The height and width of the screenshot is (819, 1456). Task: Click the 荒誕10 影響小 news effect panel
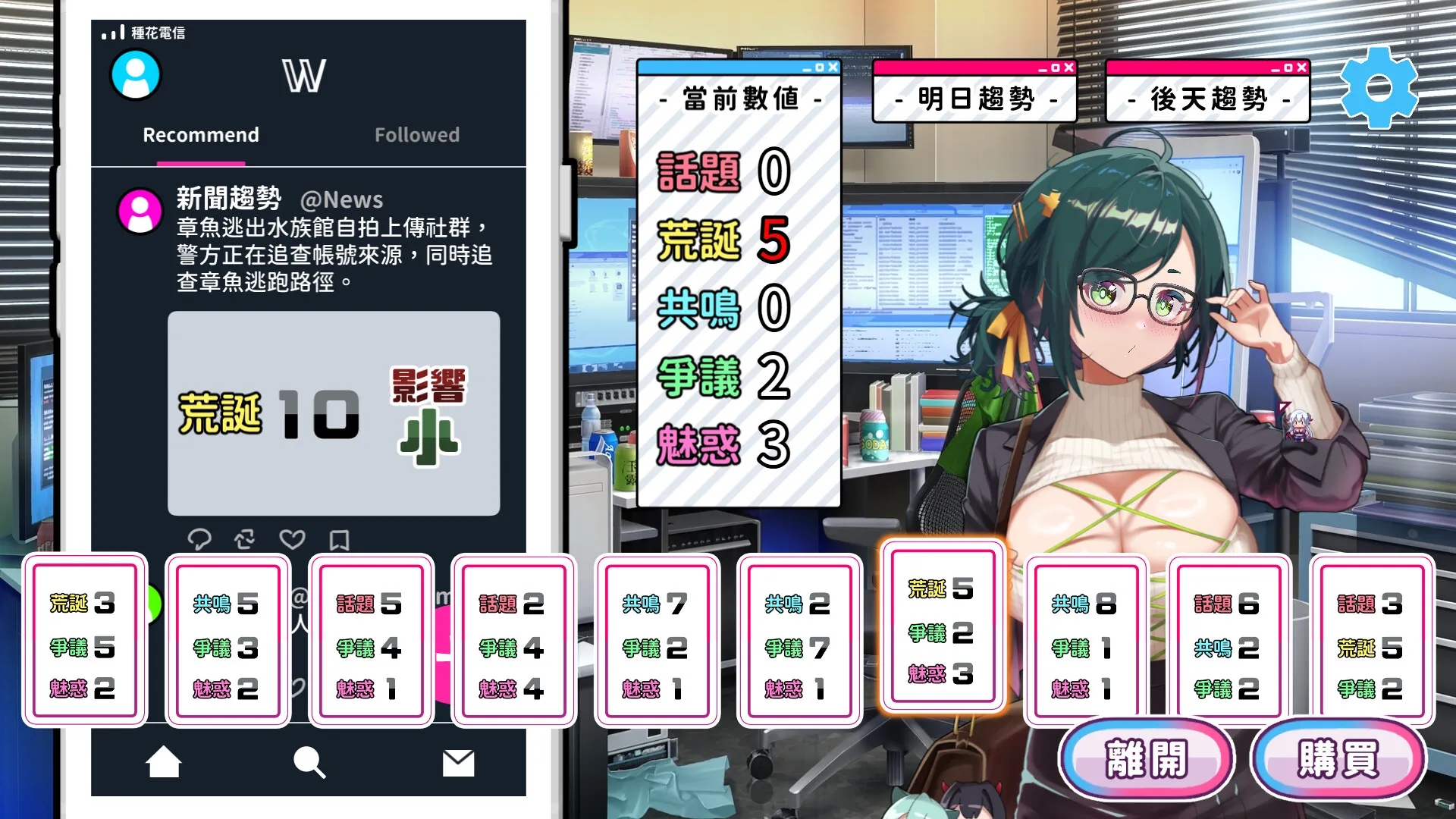(x=334, y=412)
